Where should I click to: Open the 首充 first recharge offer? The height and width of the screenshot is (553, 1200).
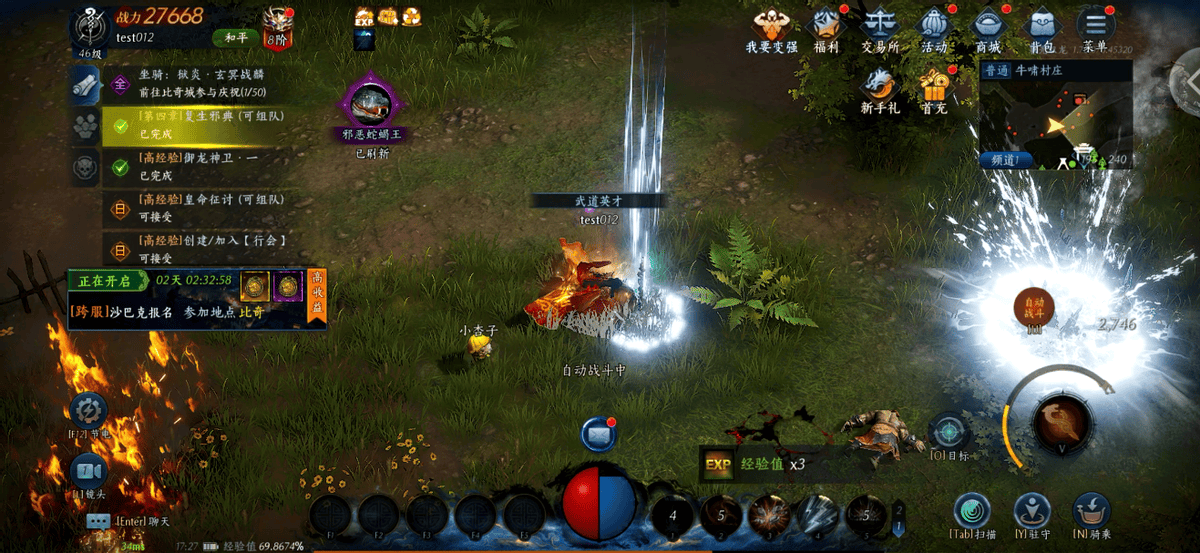point(935,88)
